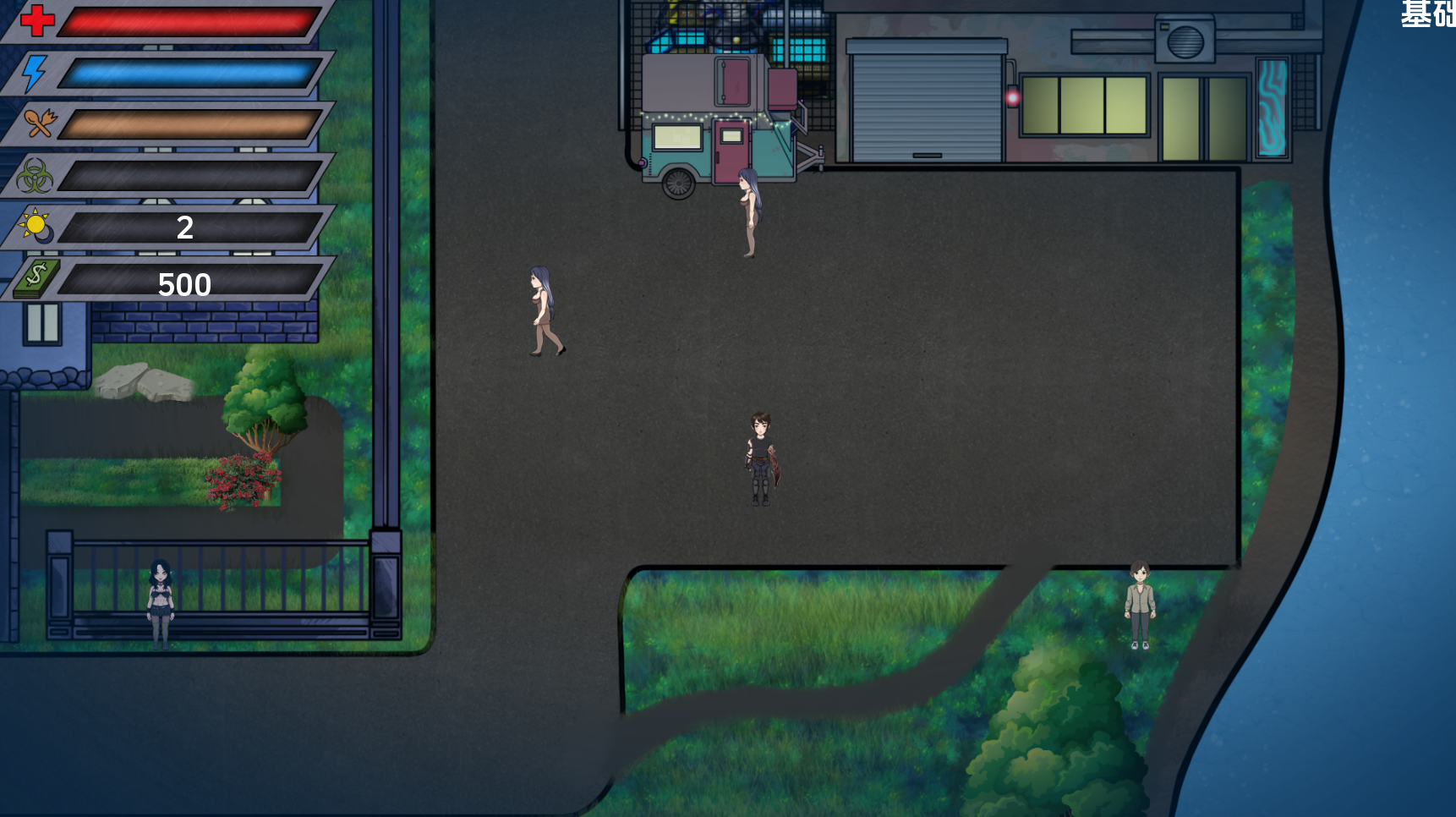Click the 基础 label in the corner
1456x817 pixels.
[x=1428, y=14]
